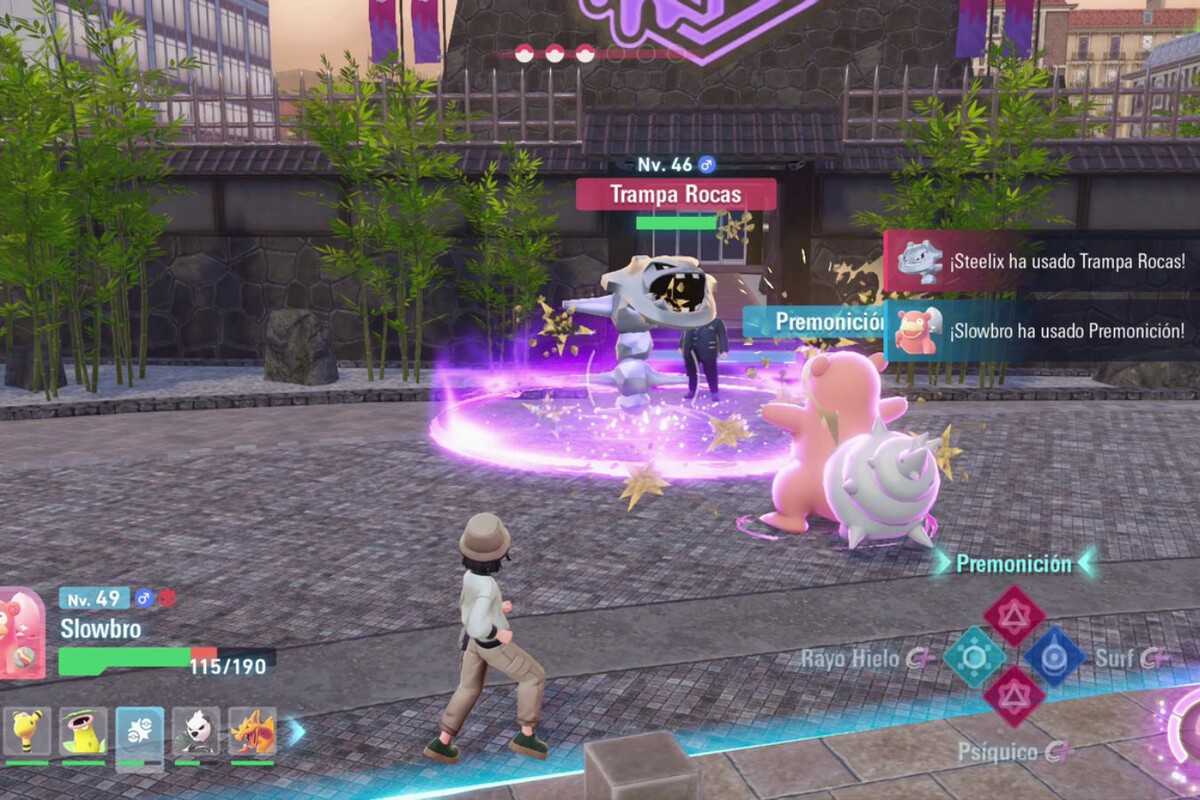Viewport: 1200px width, 800px height.
Task: Select the blue Surf move icon
Action: click(x=1054, y=657)
